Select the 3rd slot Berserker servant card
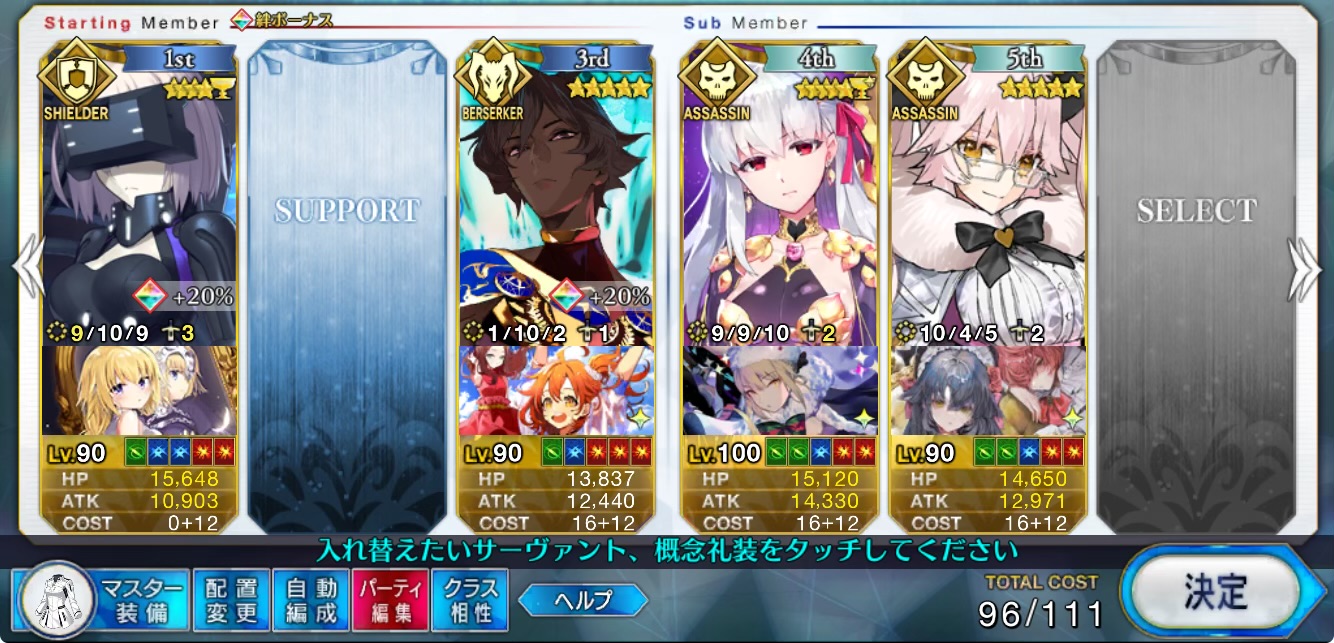This screenshot has height=643, width=1334. (x=555, y=200)
